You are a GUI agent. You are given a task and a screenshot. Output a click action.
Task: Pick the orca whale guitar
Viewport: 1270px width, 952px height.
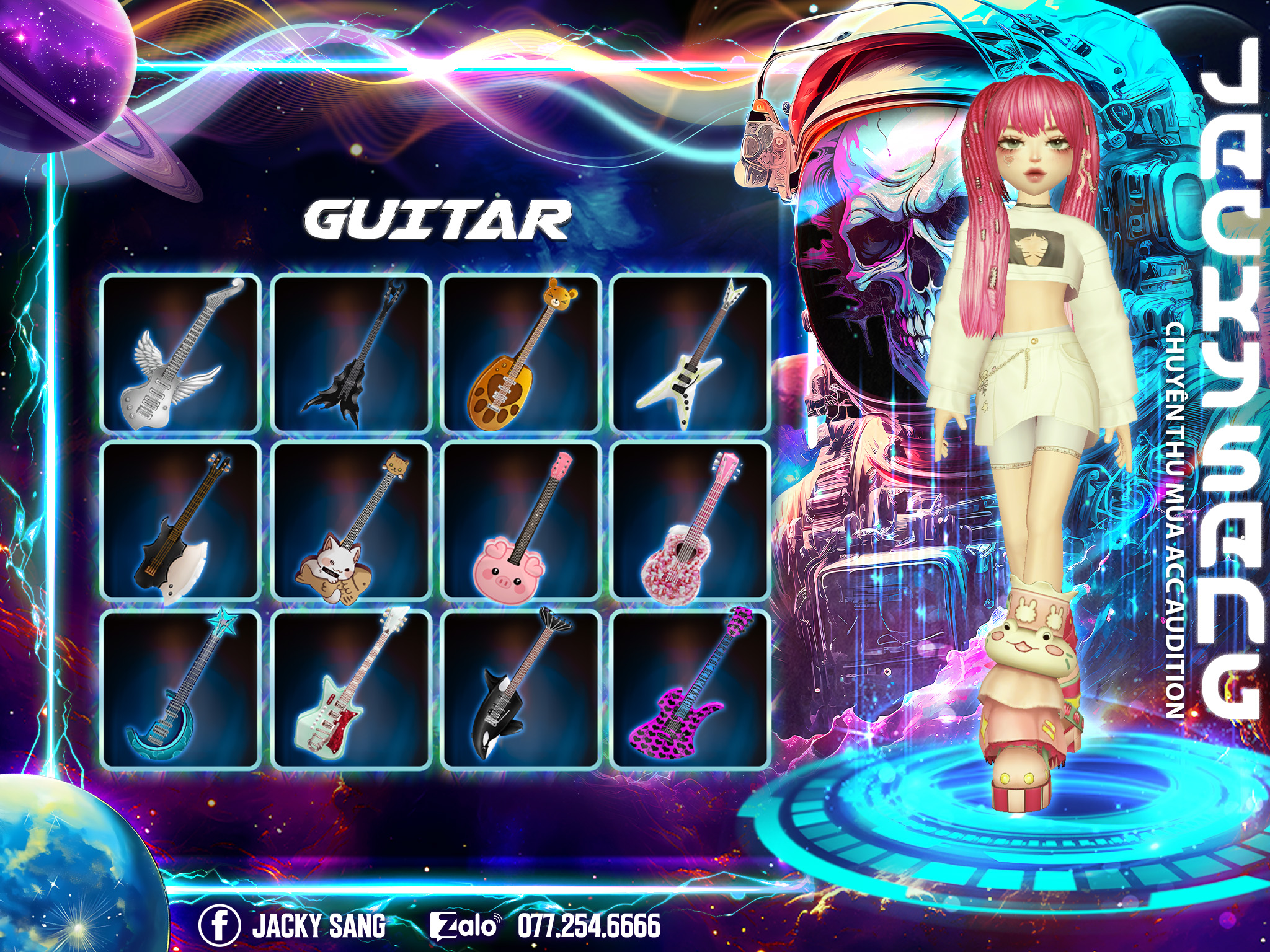(x=520, y=689)
